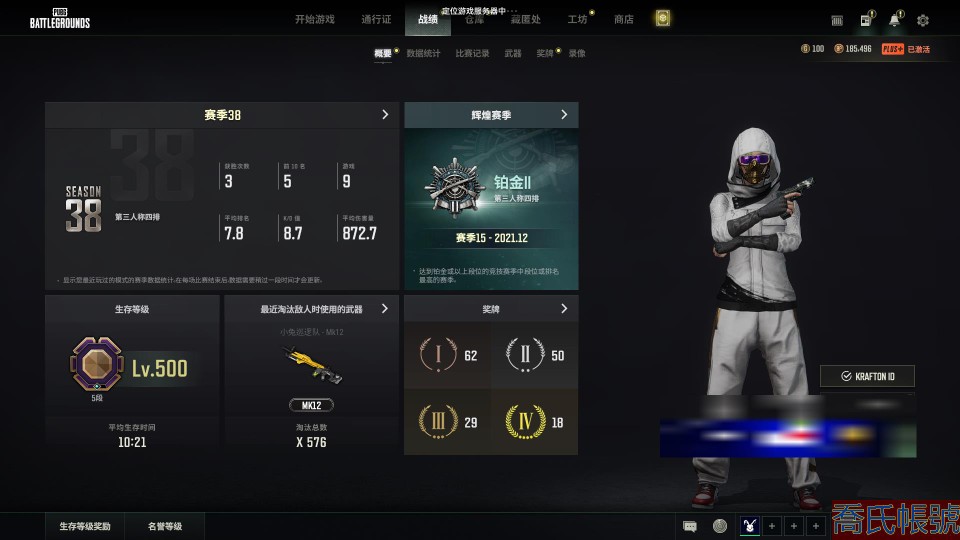
Task: Expand the 辉煌赛季 best season panel
Action: click(x=564, y=115)
